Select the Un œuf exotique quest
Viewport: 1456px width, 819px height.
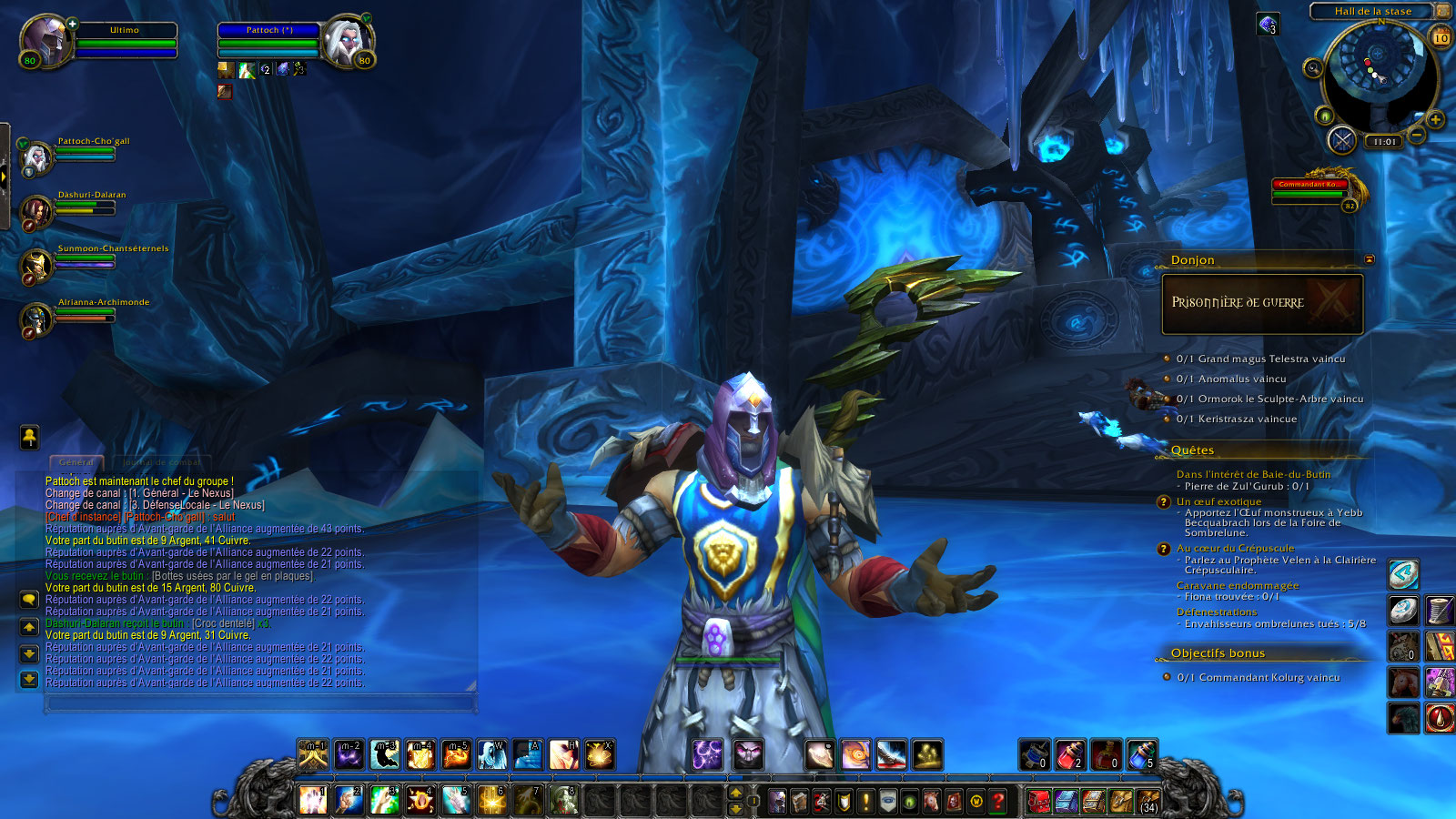pyautogui.click(x=1218, y=501)
